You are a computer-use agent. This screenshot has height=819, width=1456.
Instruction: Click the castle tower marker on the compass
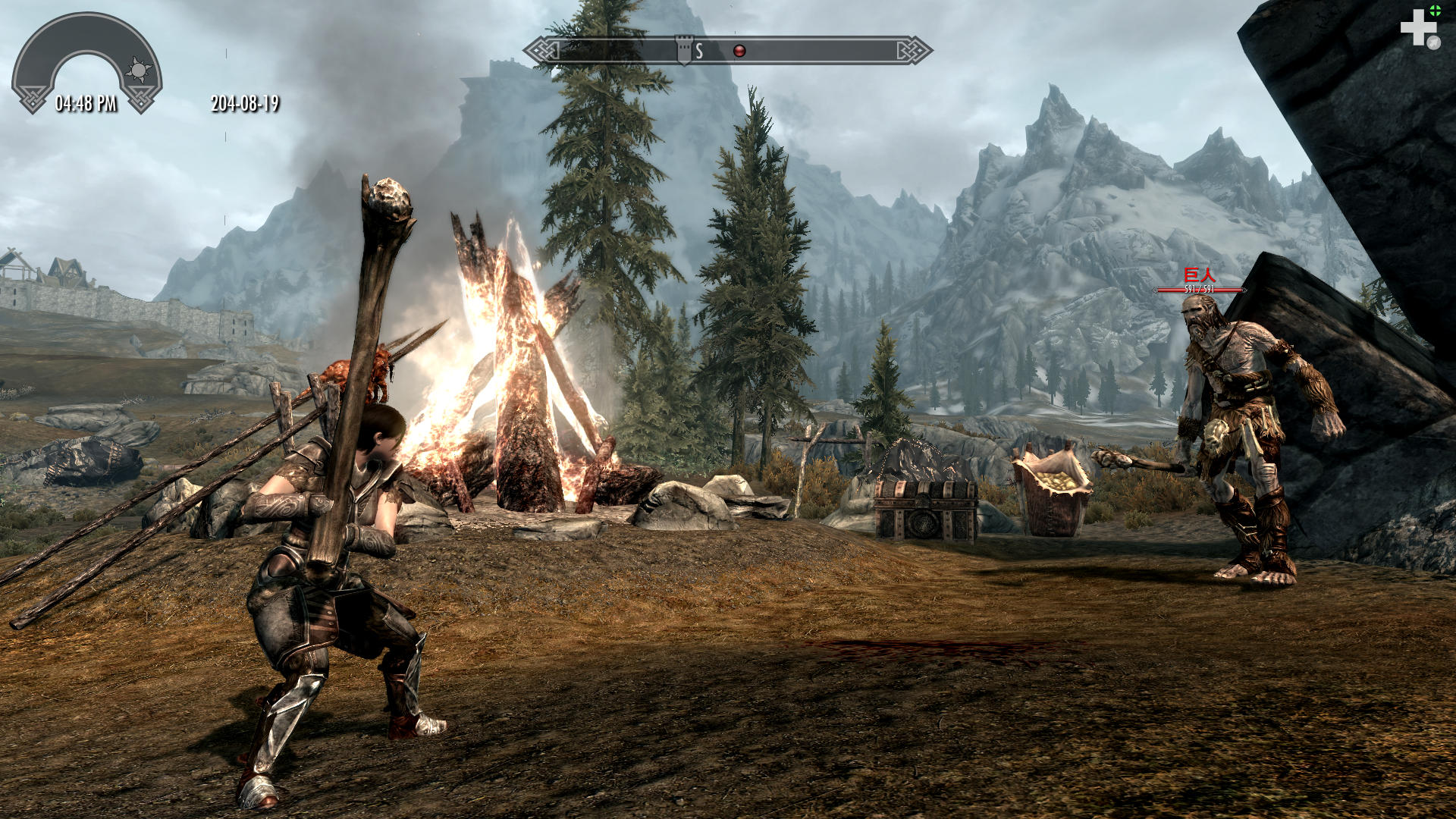tap(684, 49)
